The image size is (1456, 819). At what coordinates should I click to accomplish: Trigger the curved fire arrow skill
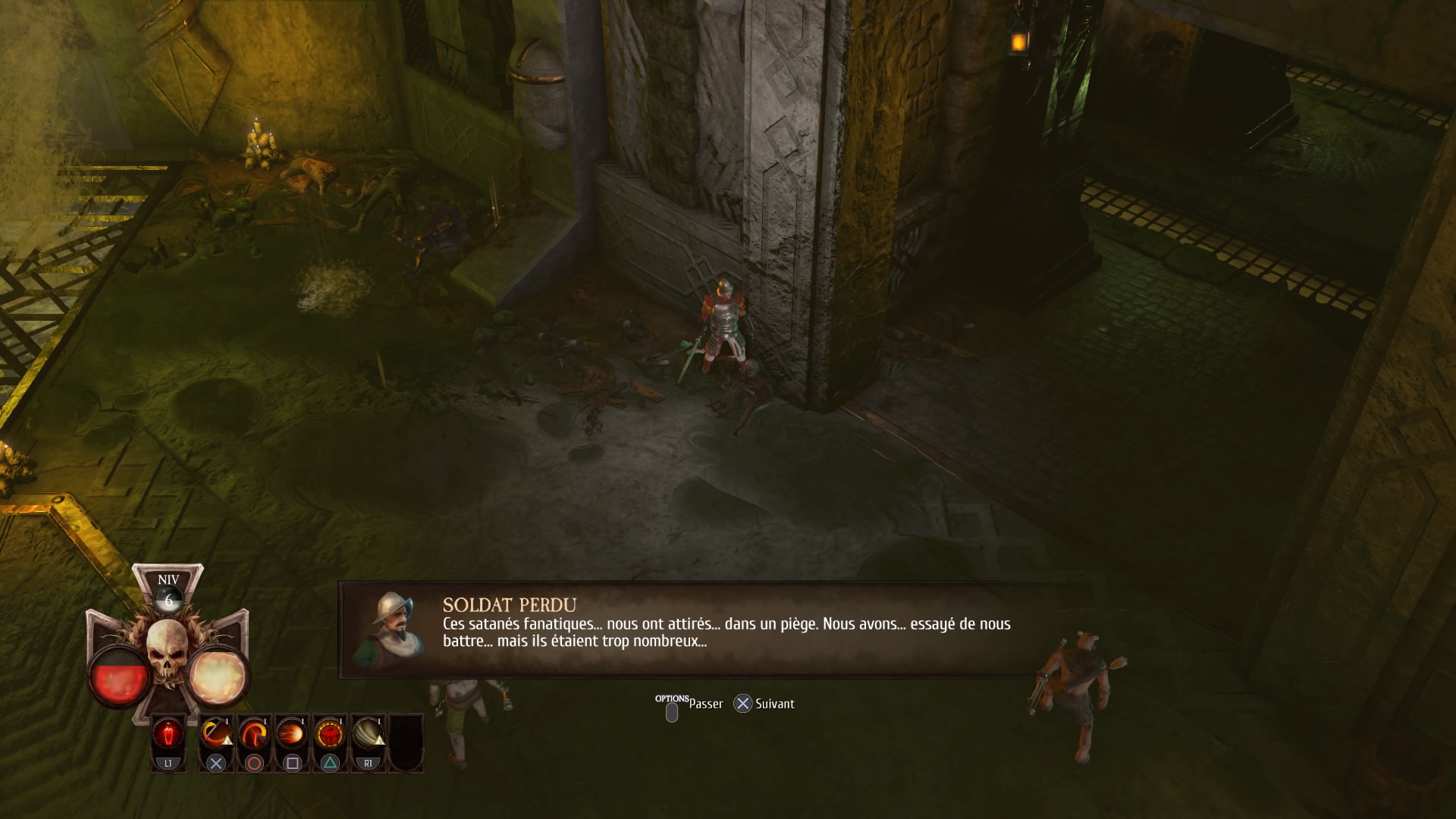point(254,736)
